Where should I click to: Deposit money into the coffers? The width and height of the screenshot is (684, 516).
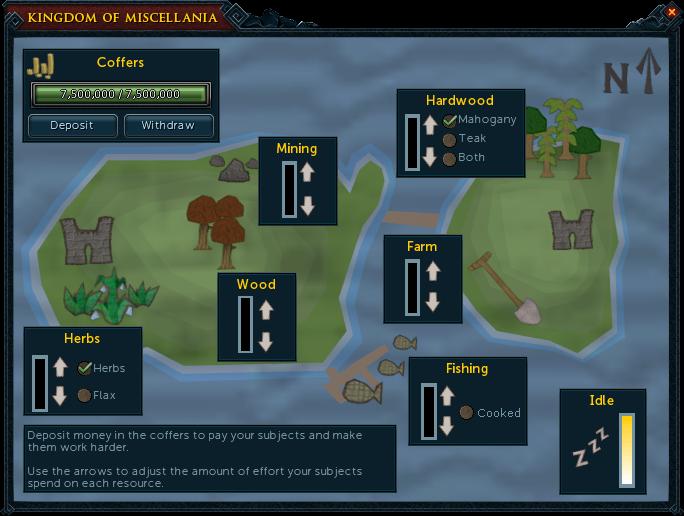click(71, 125)
